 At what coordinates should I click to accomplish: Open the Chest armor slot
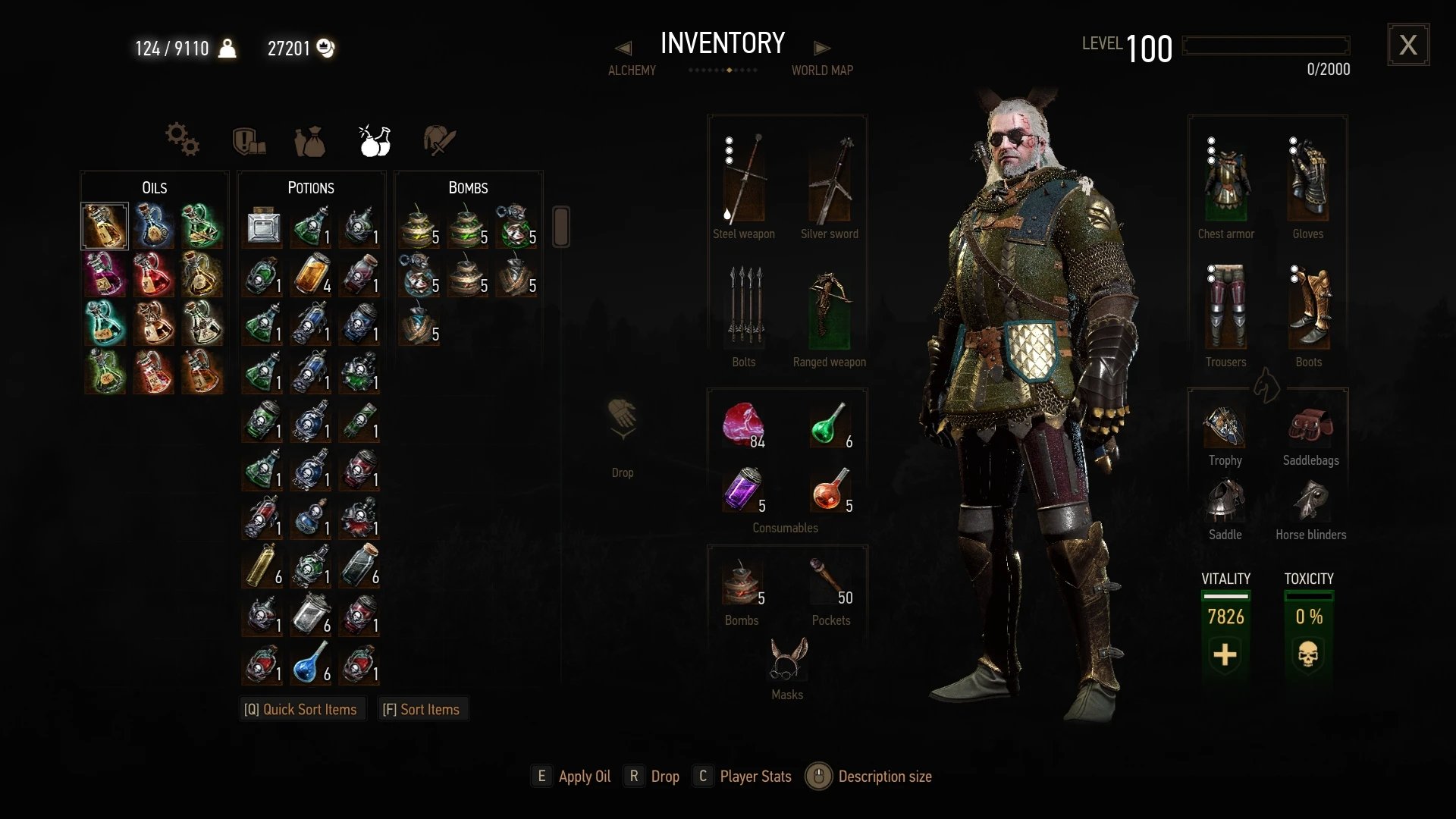pyautogui.click(x=1225, y=180)
